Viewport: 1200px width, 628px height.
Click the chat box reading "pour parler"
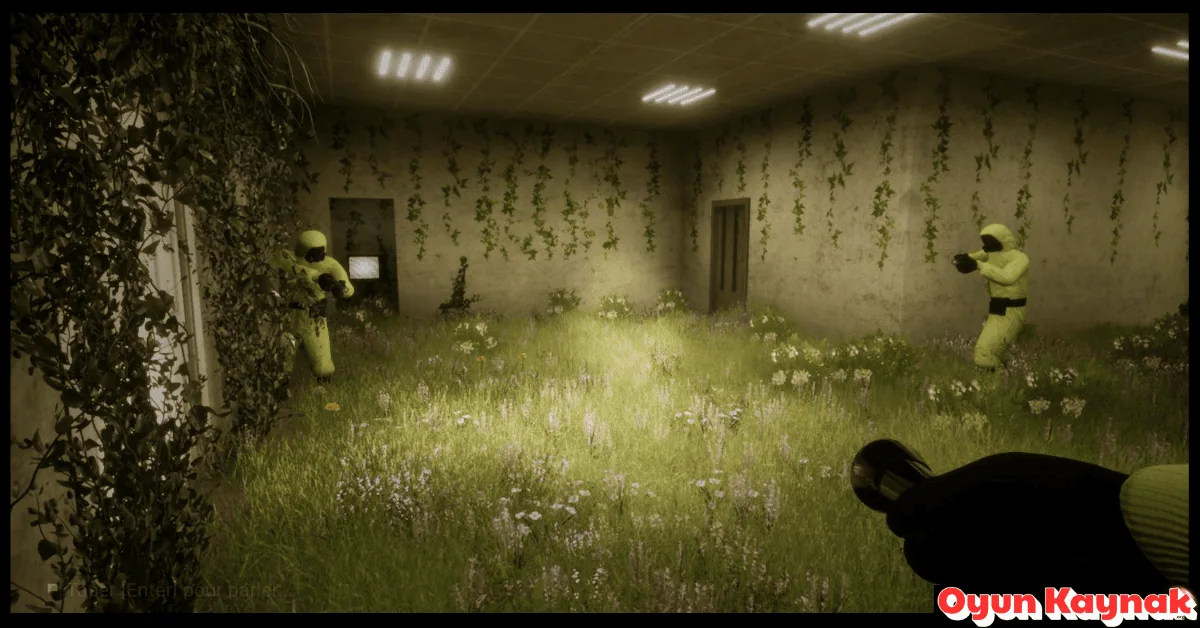click(165, 591)
